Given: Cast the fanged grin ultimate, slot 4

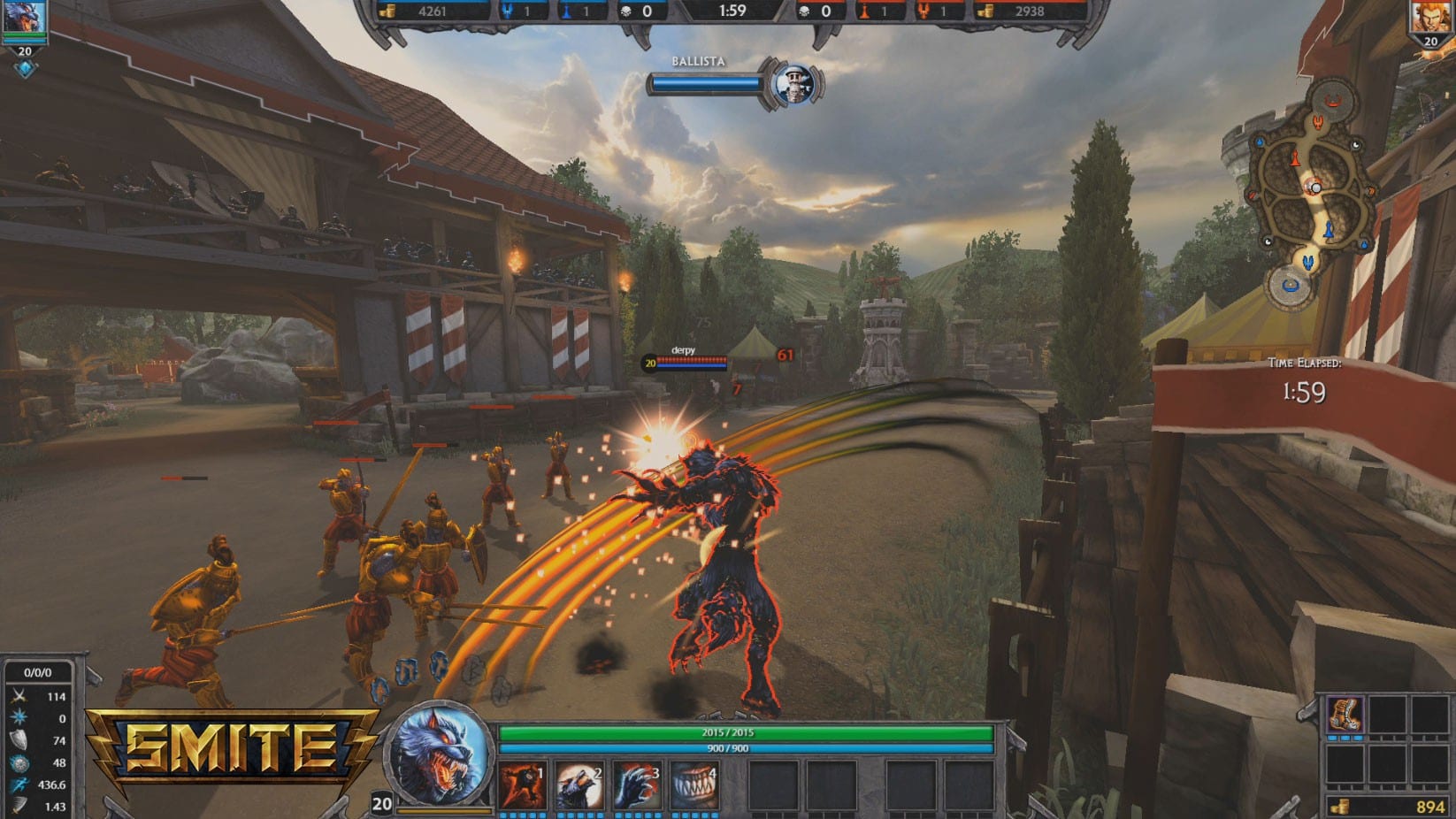Looking at the screenshot, I should pos(694,785).
